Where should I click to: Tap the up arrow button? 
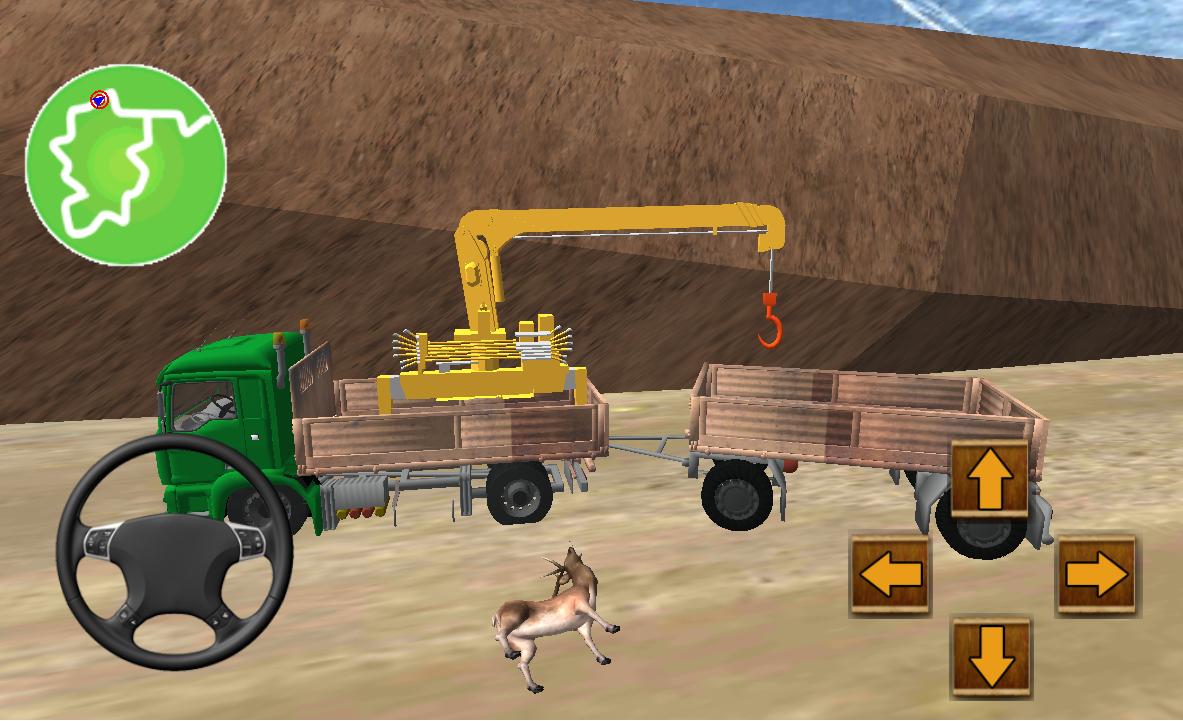[x=989, y=479]
